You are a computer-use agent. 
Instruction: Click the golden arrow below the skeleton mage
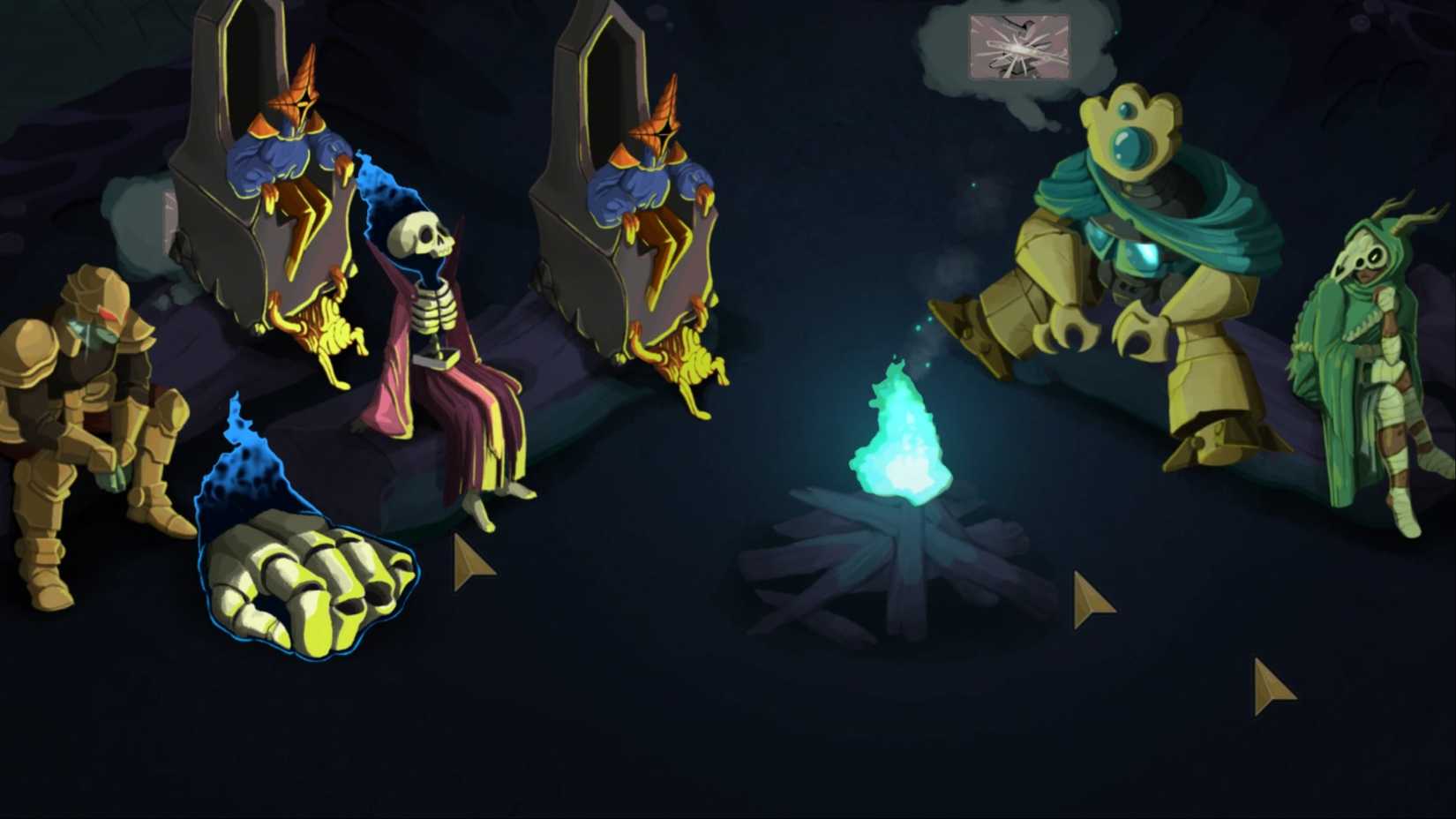pos(469,559)
